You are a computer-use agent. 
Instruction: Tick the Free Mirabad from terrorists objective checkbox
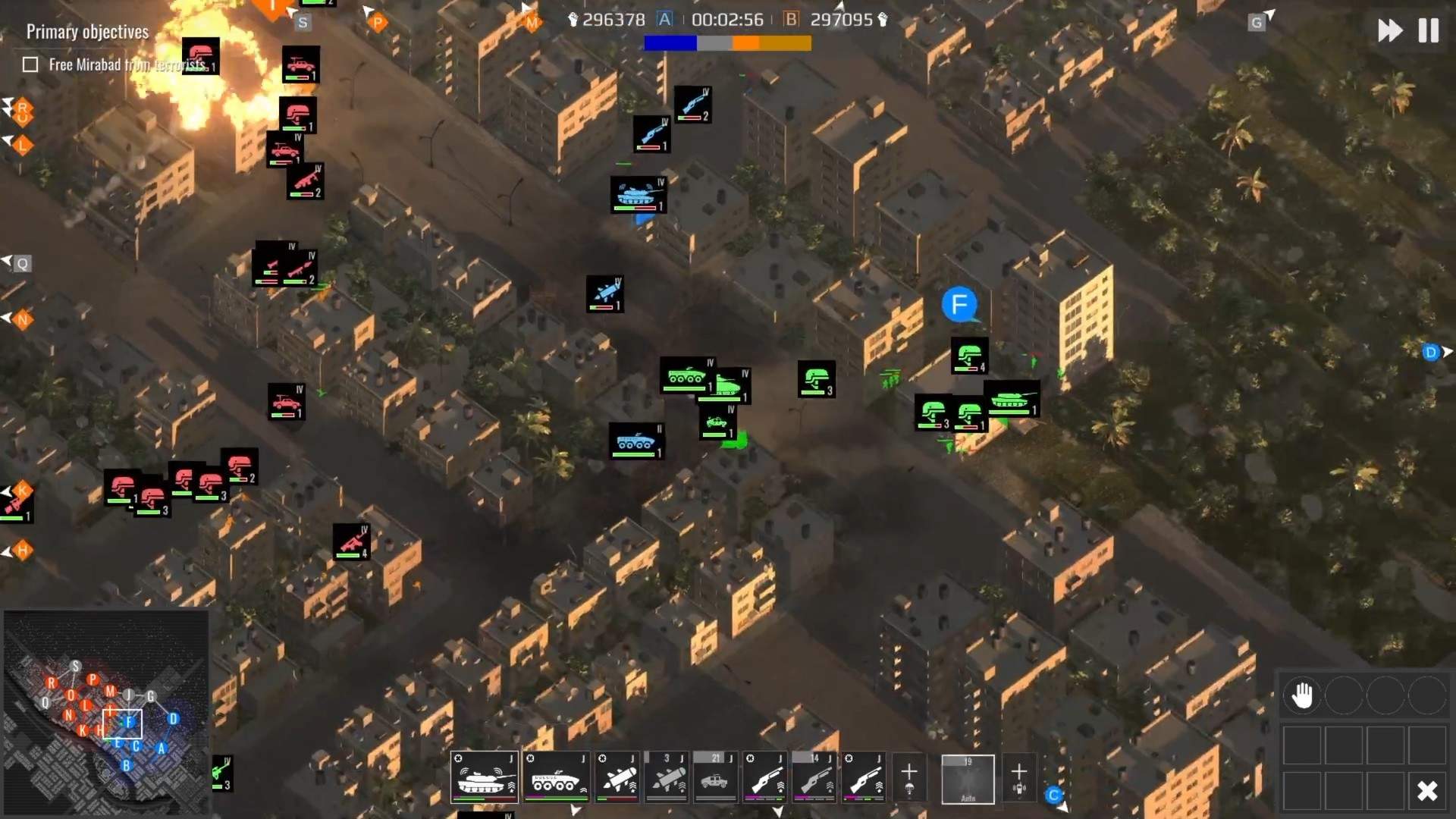(x=30, y=64)
